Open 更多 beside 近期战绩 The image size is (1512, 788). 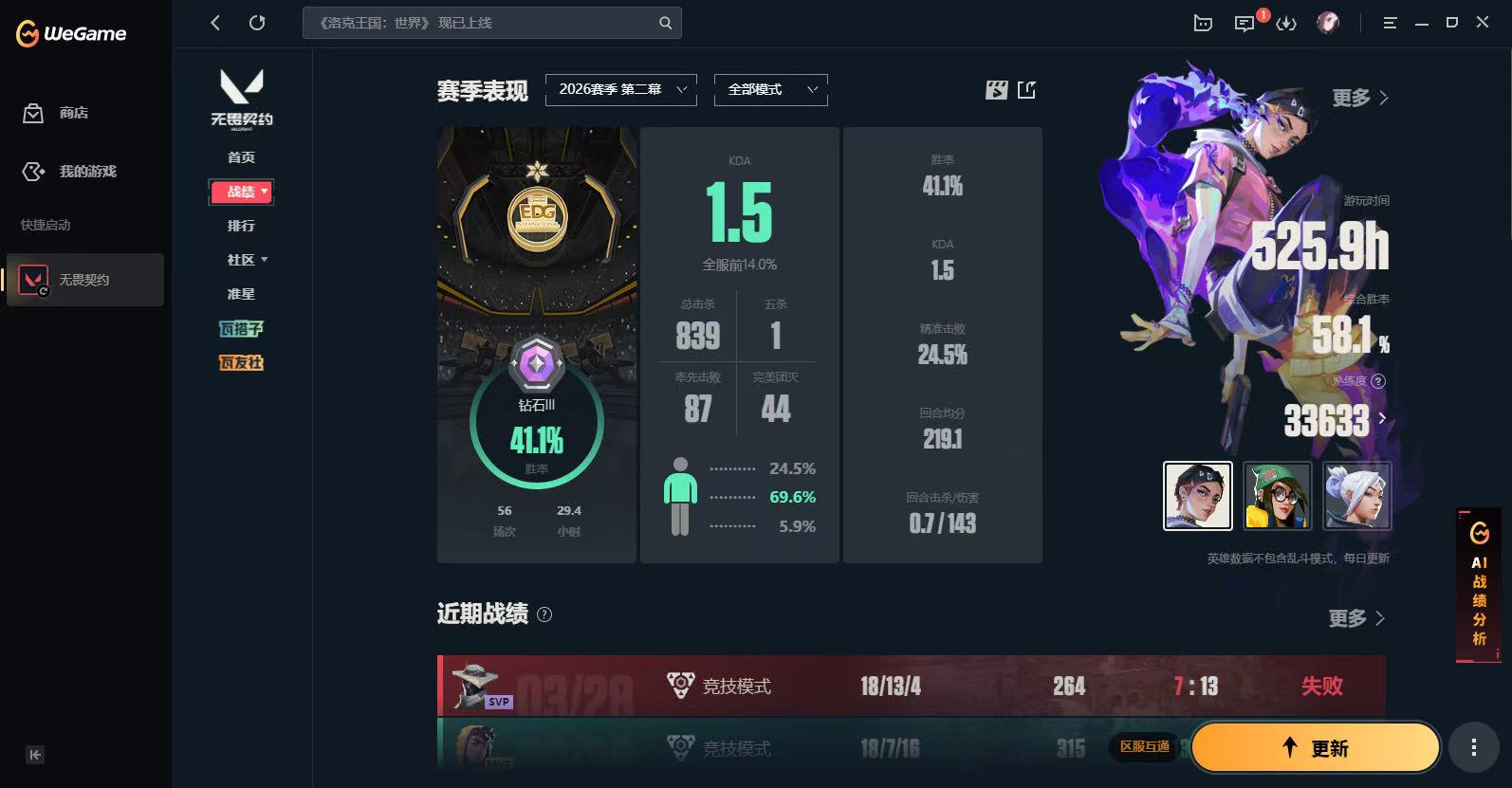1355,618
